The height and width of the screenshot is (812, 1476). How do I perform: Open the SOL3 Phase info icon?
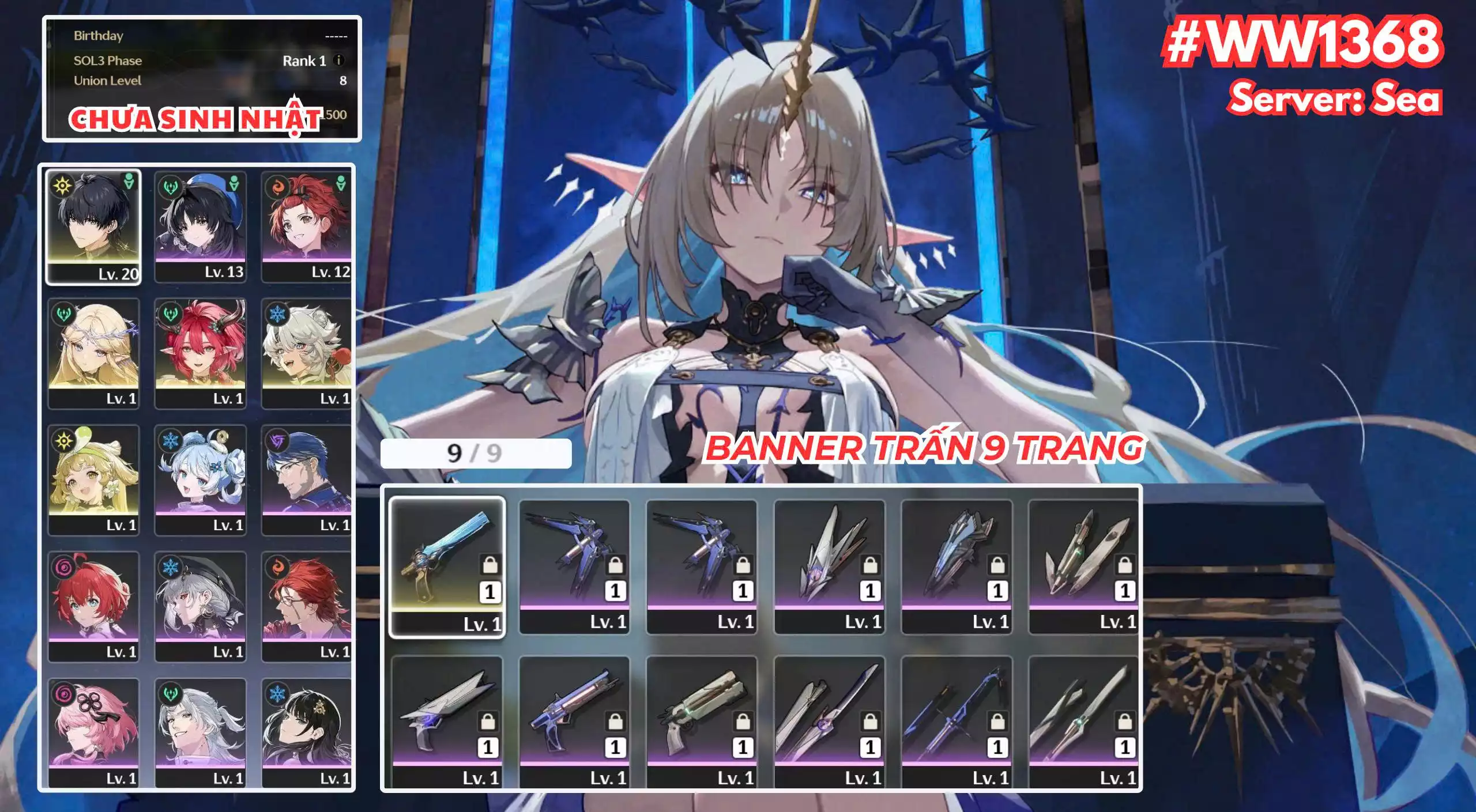(339, 60)
